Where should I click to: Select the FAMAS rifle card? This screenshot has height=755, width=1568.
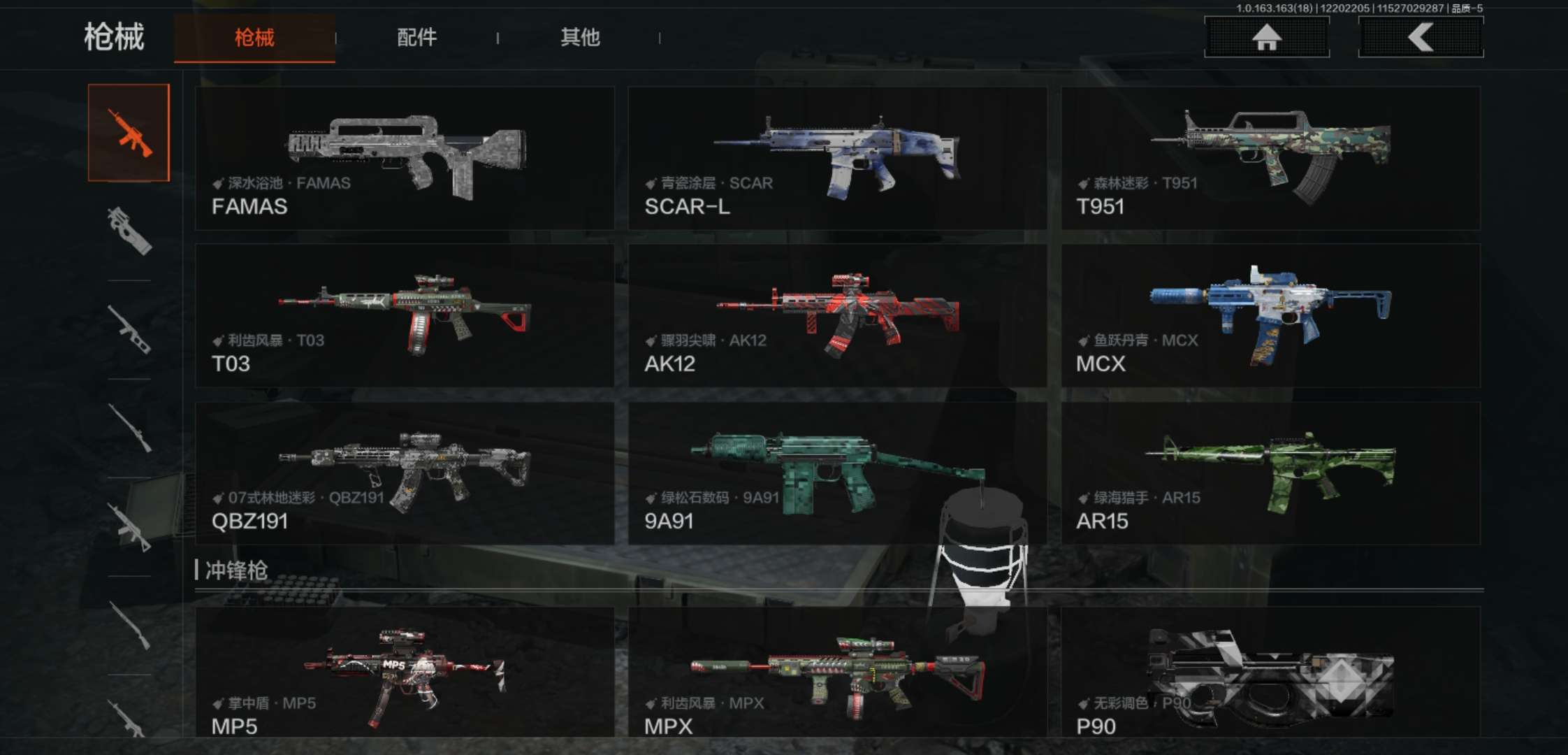[x=405, y=159]
